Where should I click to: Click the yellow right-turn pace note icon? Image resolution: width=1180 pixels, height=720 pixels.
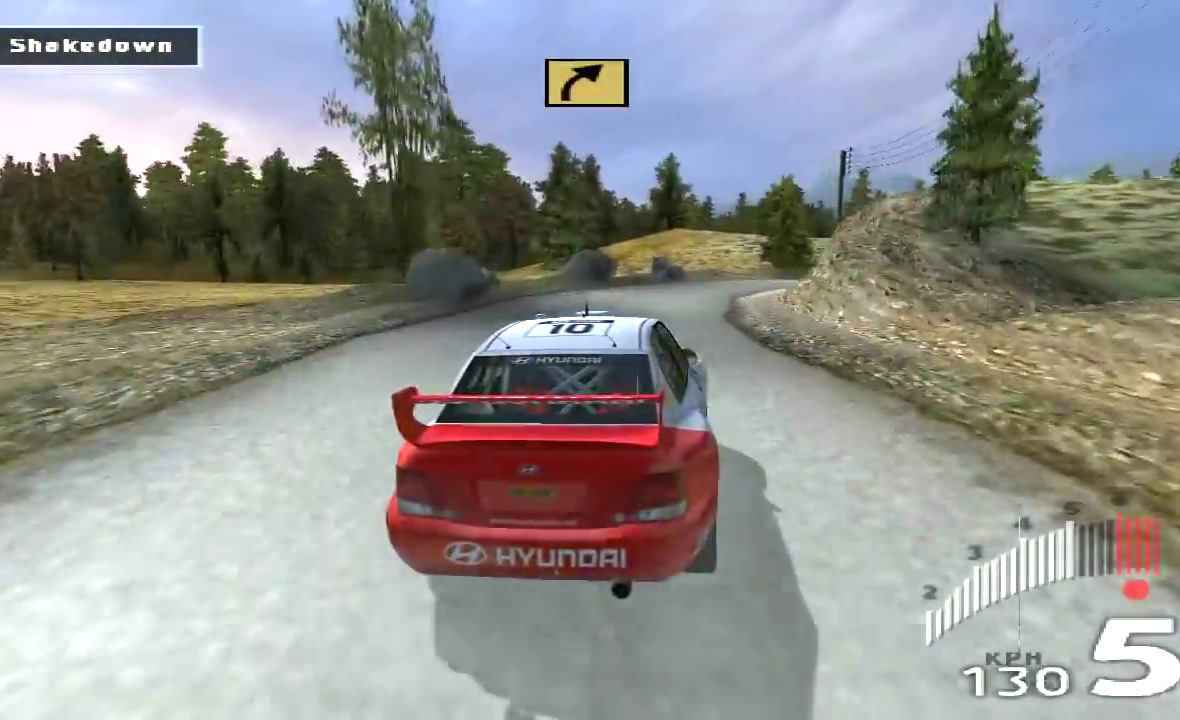tap(586, 83)
